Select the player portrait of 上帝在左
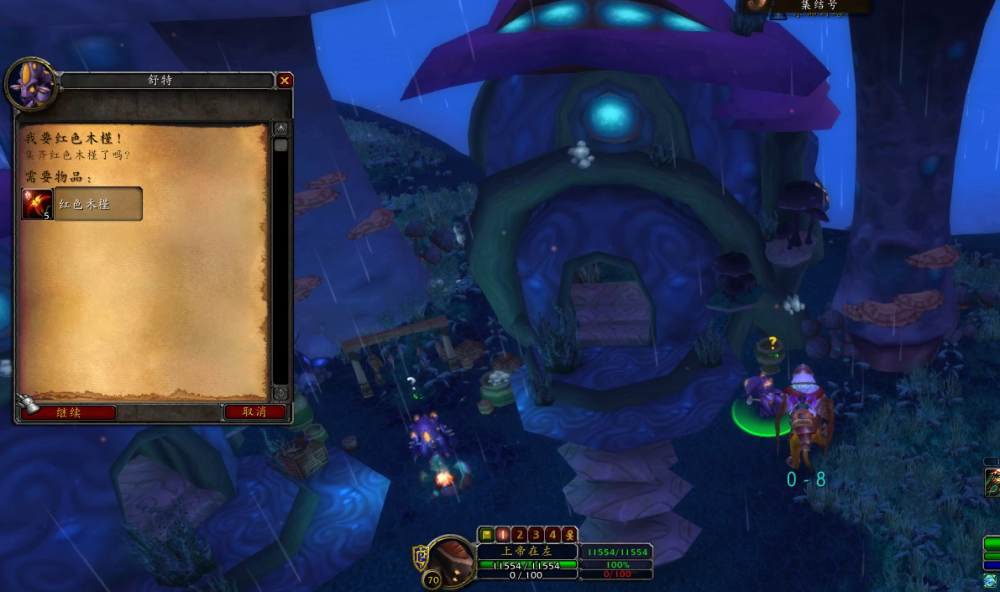 pyautogui.click(x=455, y=558)
